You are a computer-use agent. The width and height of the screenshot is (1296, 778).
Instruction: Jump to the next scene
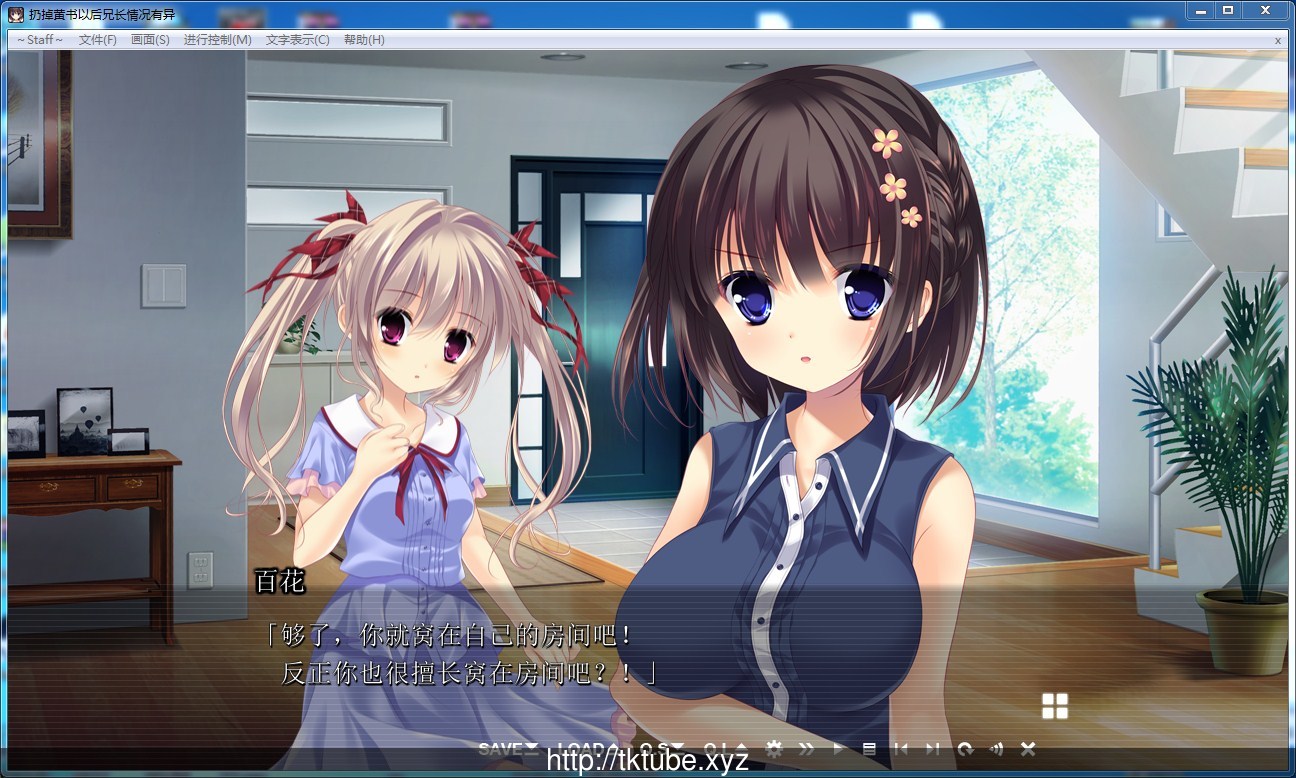click(x=932, y=749)
